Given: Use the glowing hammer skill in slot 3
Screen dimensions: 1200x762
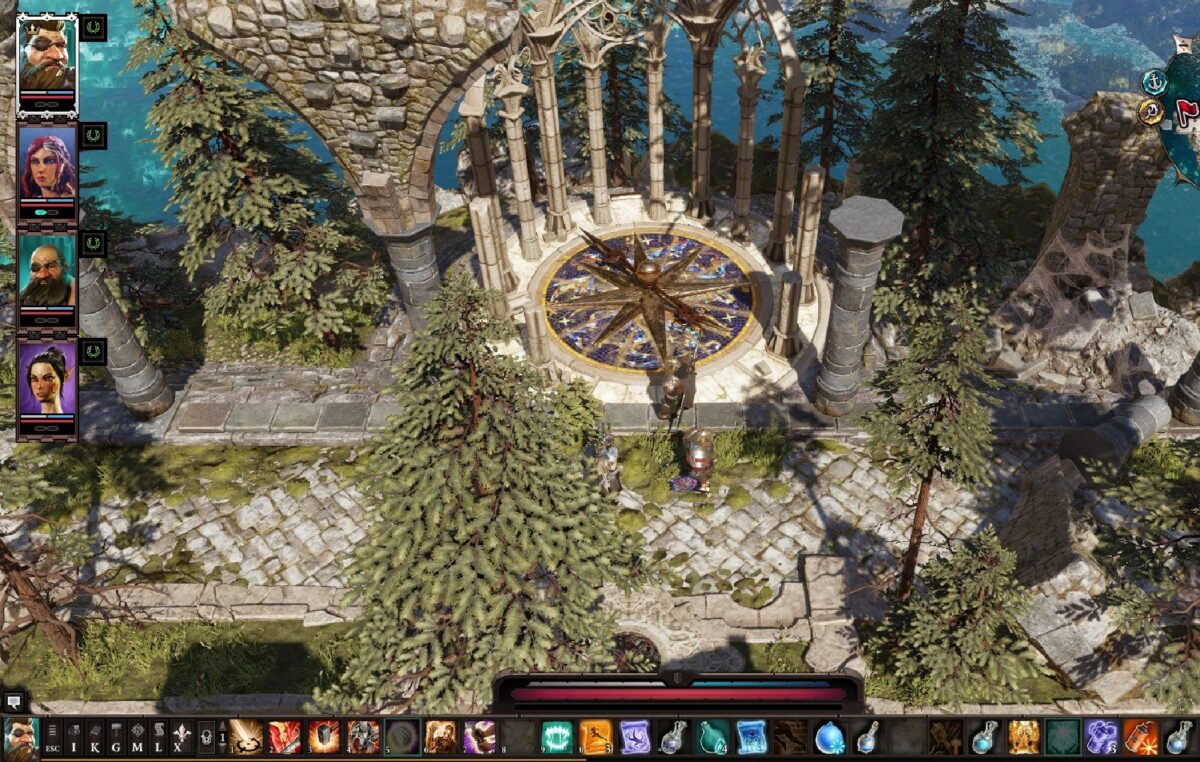Looking at the screenshot, I should pos(323,737).
